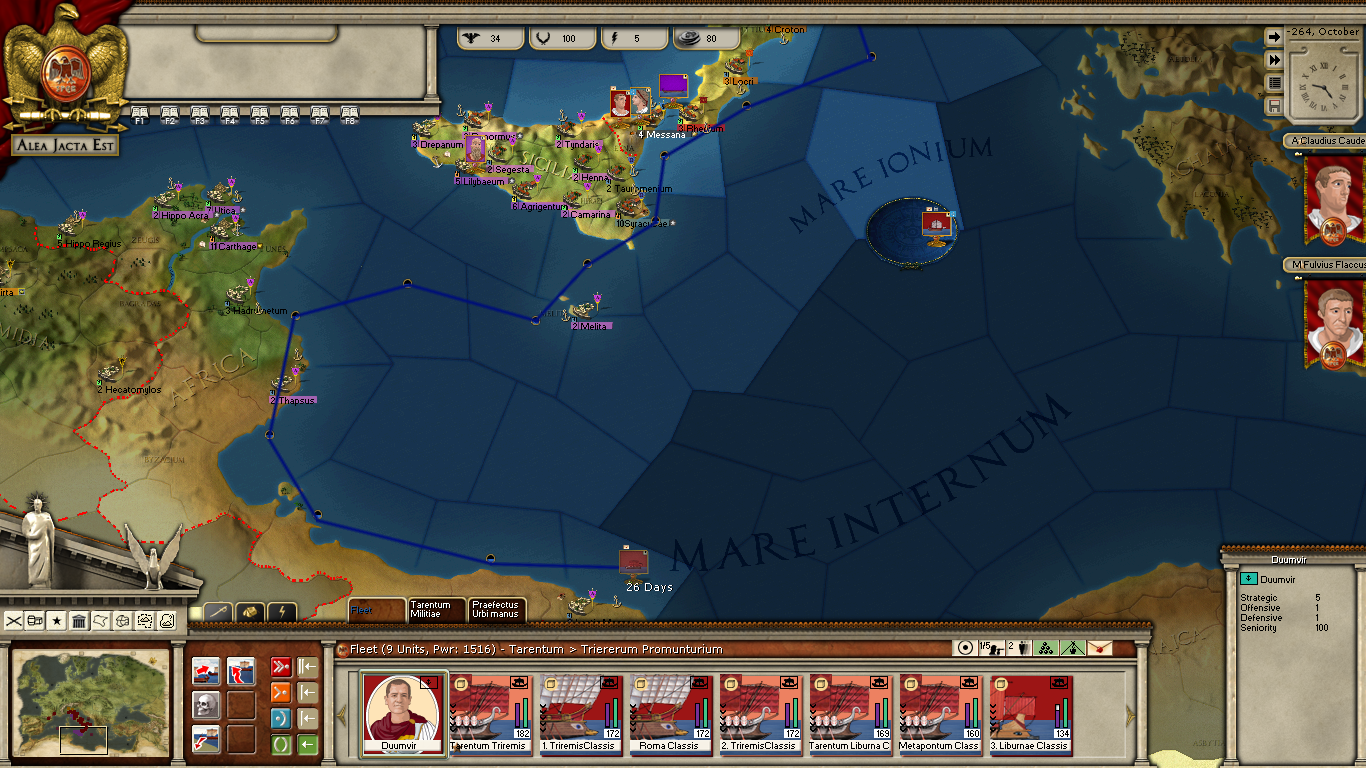The image size is (1366, 768).
Task: Select the M. Fulvius Flaccus portrait
Action: pos(1334,321)
